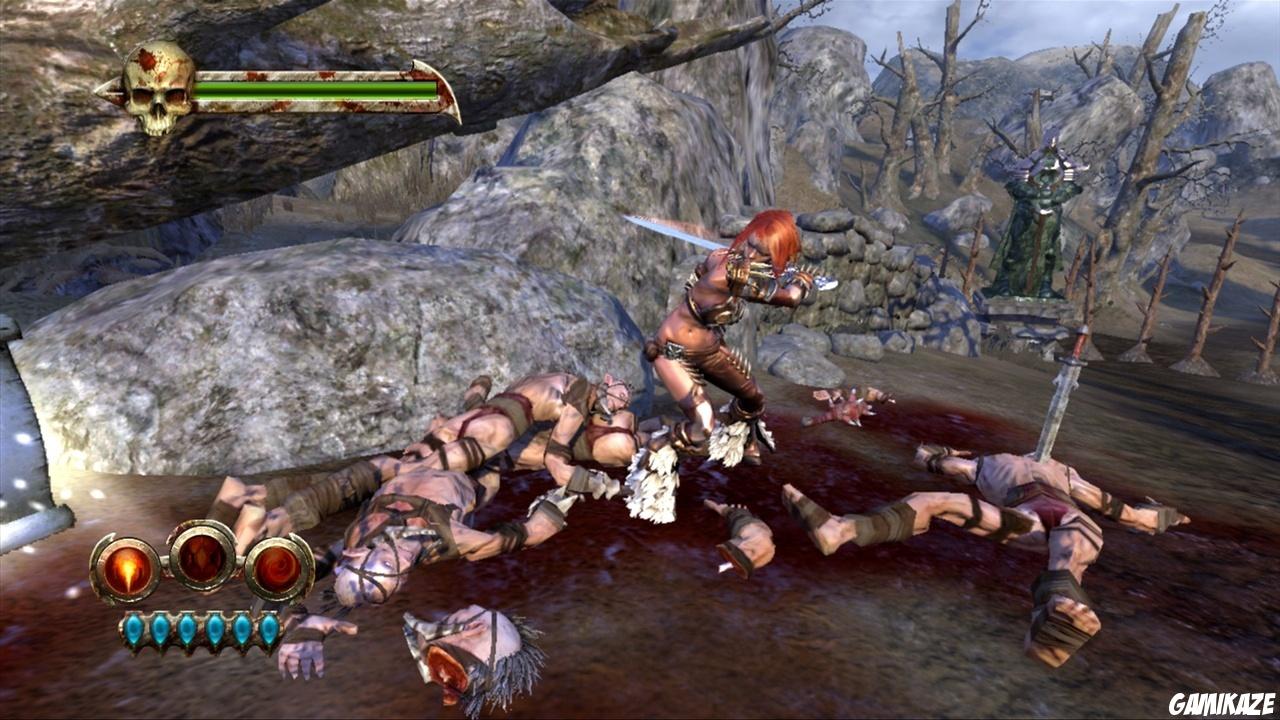Click the first blue gem pip
The width and height of the screenshot is (1280, 720).
[134, 628]
